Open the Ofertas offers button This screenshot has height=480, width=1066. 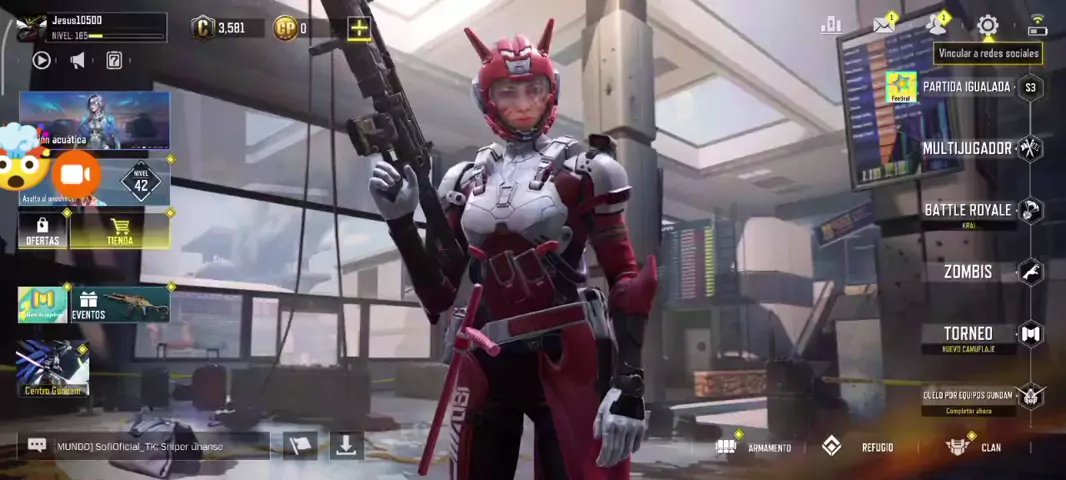click(x=42, y=231)
